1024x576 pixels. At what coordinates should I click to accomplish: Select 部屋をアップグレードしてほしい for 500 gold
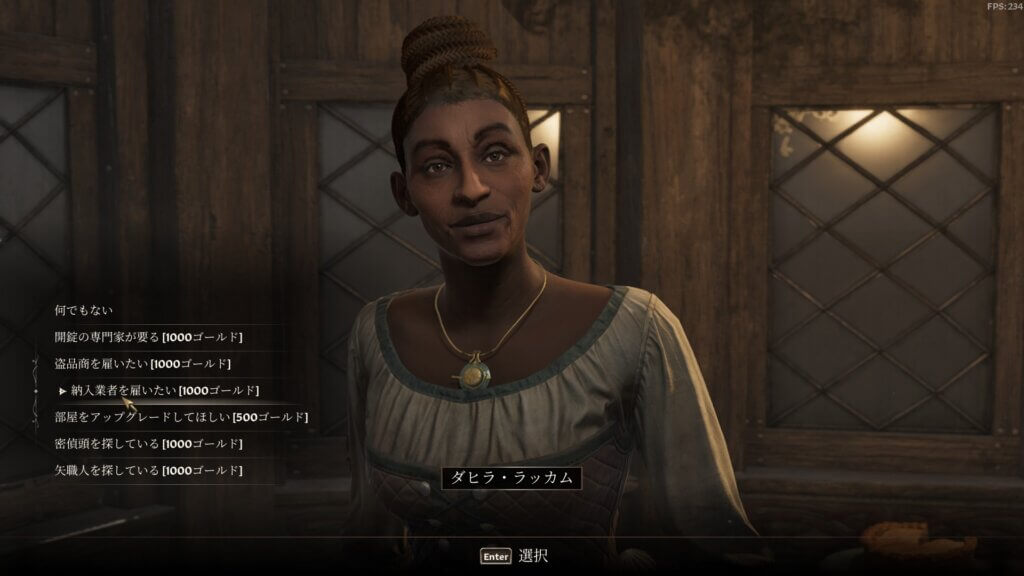coord(180,417)
